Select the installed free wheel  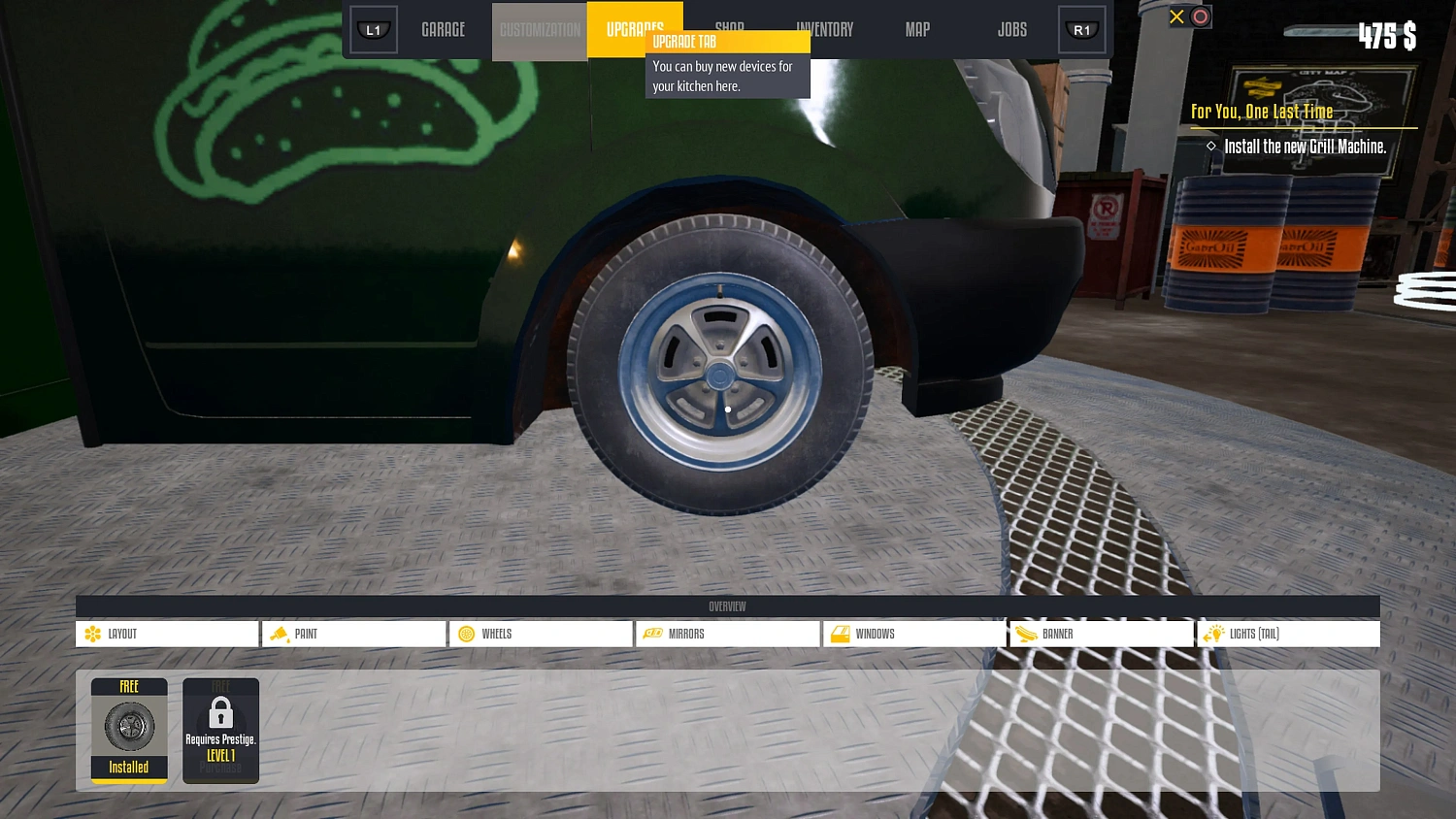[x=129, y=728]
